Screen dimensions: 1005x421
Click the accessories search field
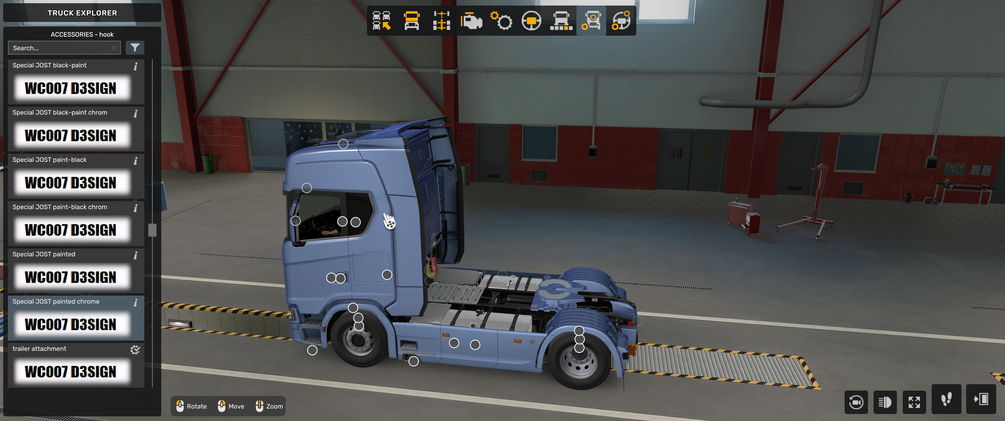(60, 48)
